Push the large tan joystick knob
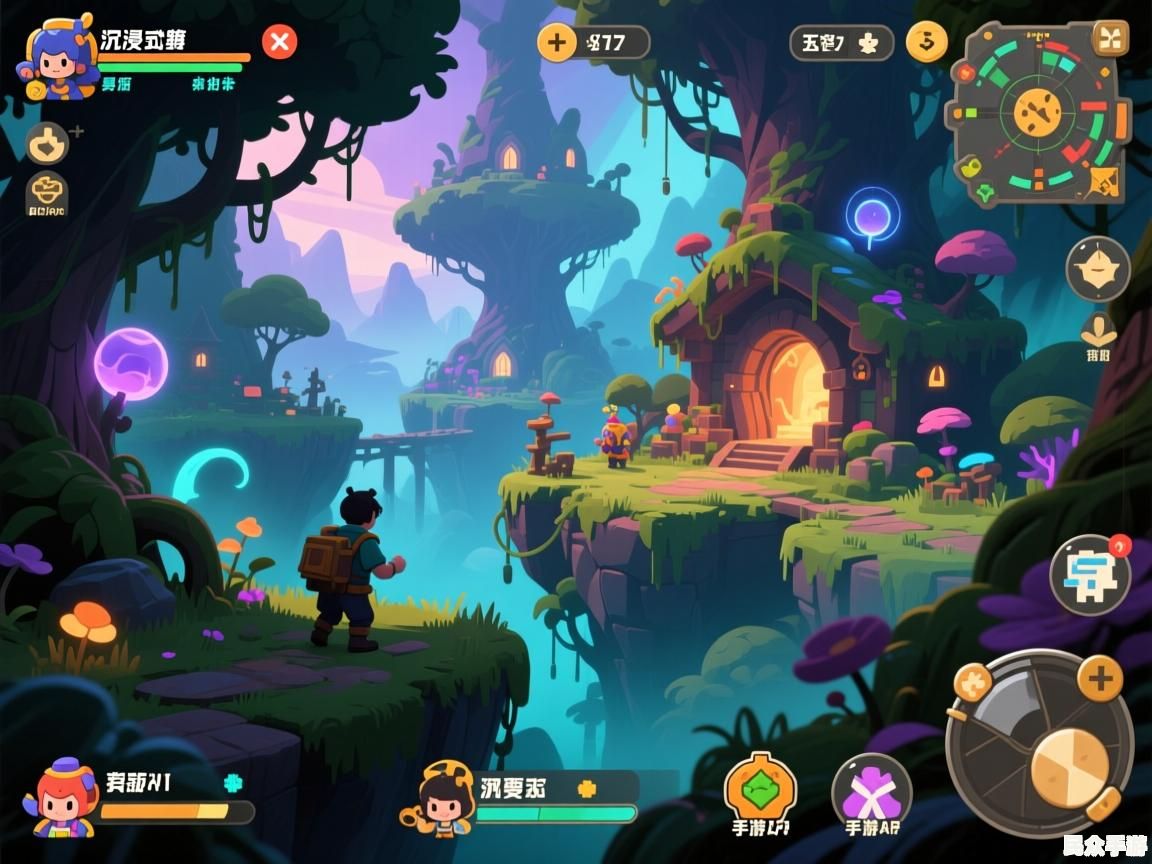This screenshot has width=1152, height=864. coord(1069,768)
